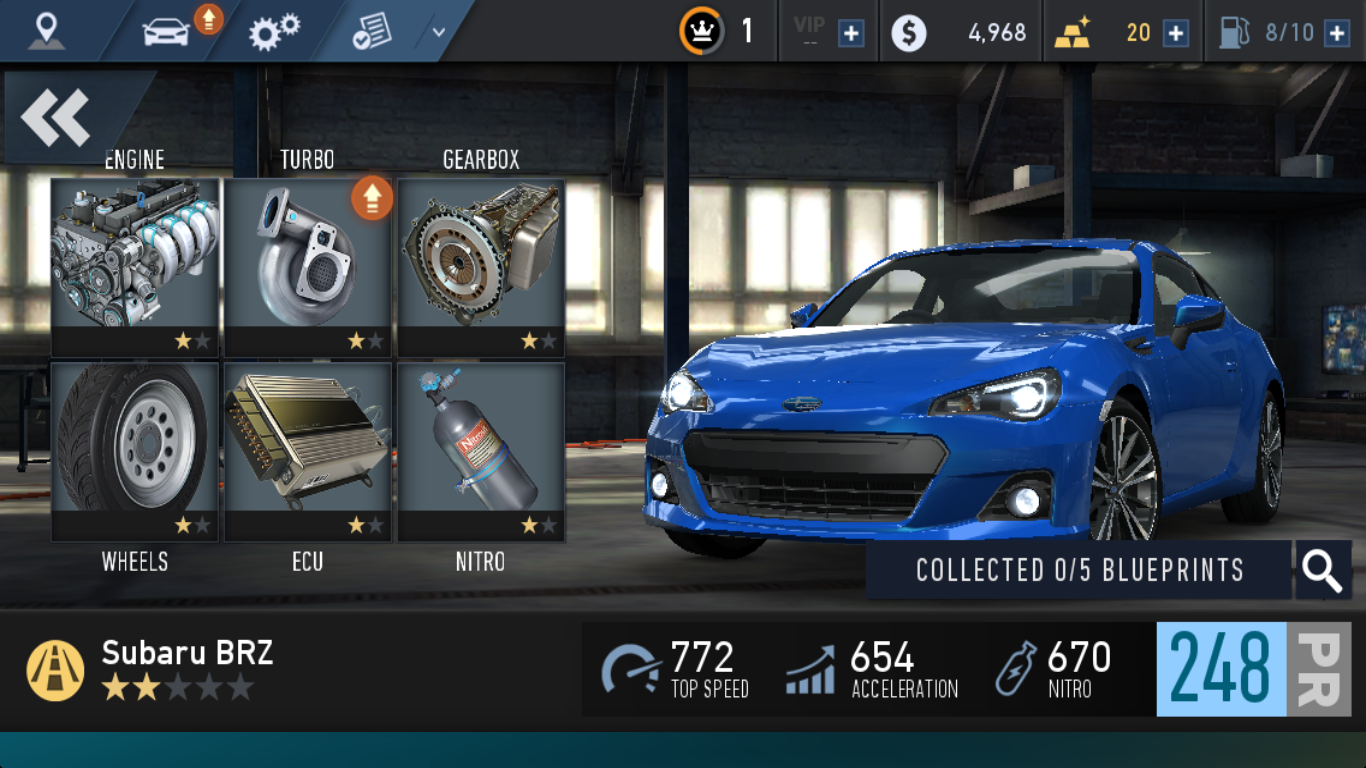Open the checklist missions tab
Screen dimensions: 1366x768
coord(371,33)
